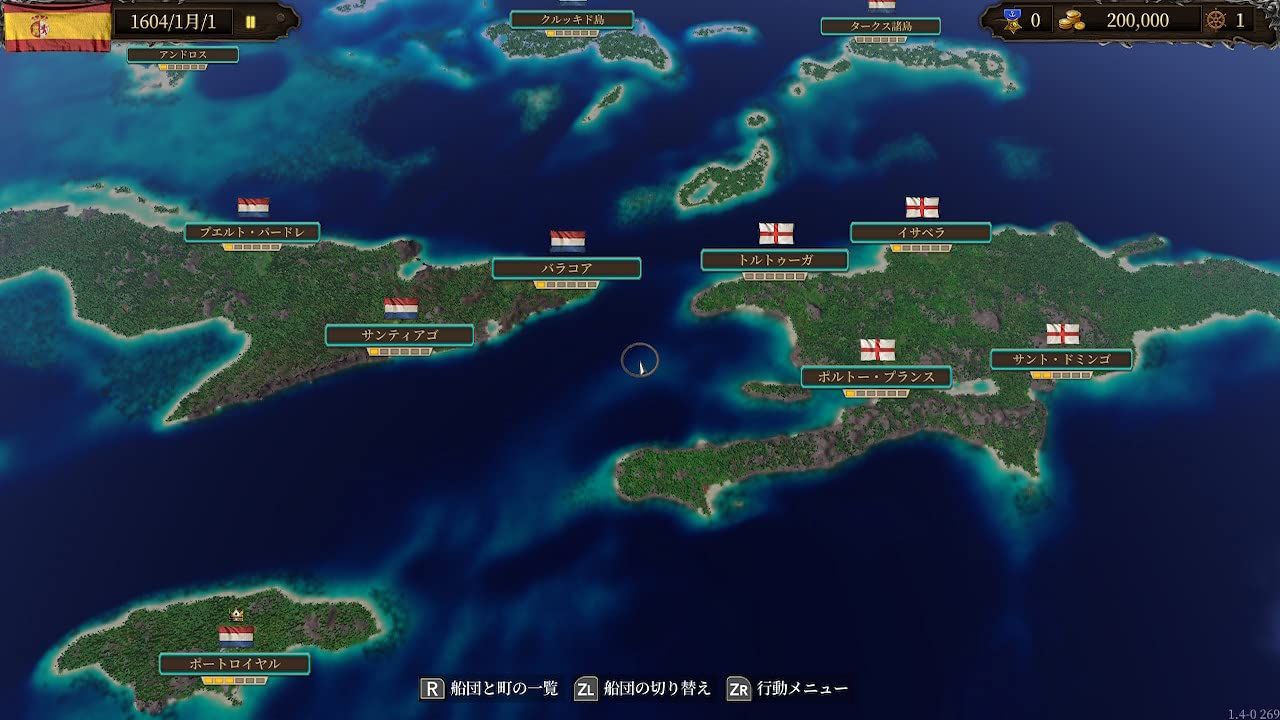Expand the Andros town panel
1280x720 pixels.
tap(182, 54)
